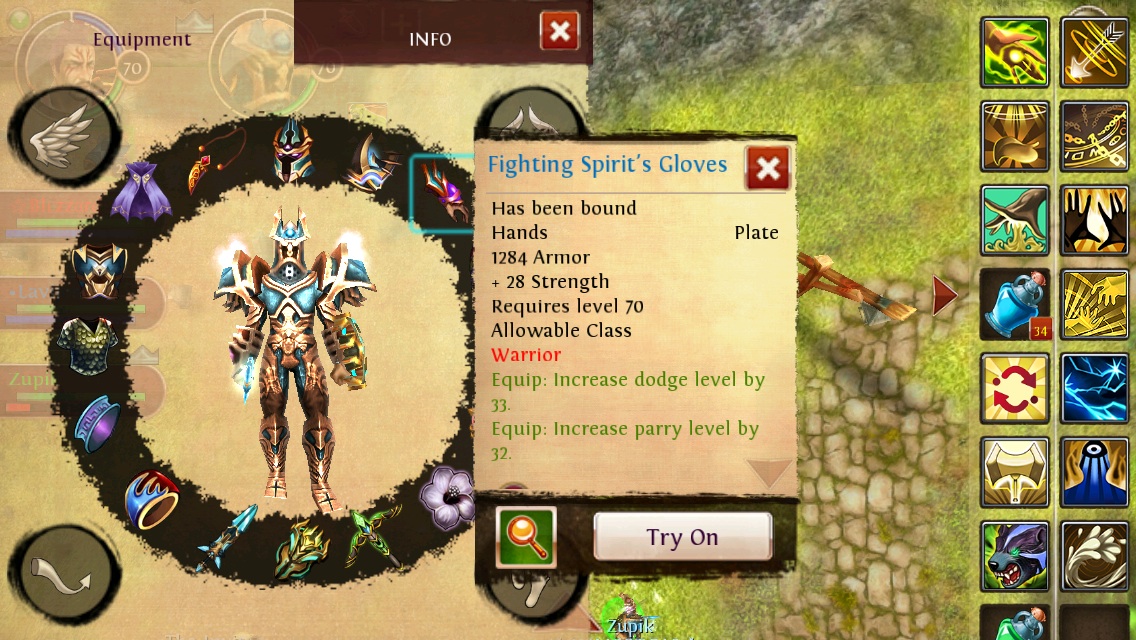Screen dimensions: 1136x640
Task: Expand the skill bar with red arrow
Action: [x=944, y=296]
